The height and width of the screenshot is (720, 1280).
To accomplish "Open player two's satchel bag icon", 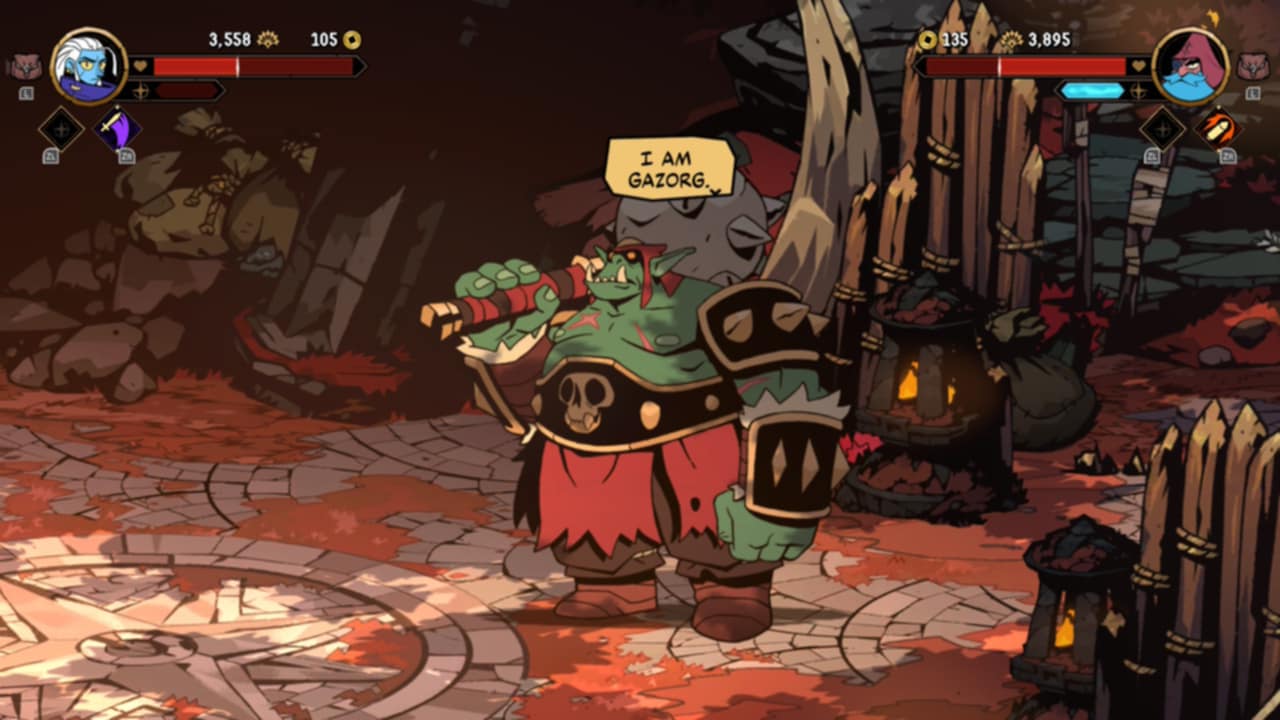I will click(x=1253, y=67).
